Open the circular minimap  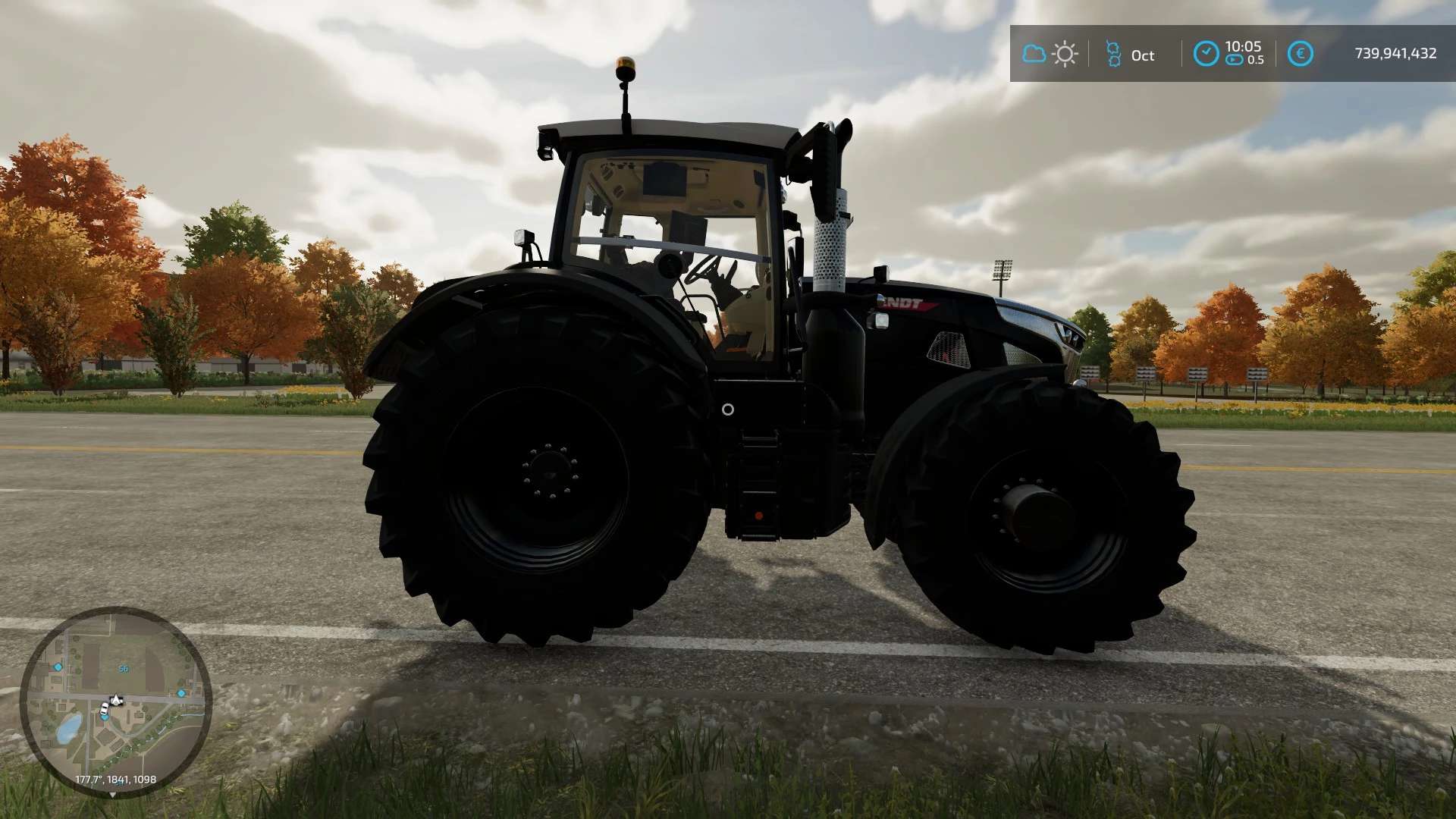point(115,701)
